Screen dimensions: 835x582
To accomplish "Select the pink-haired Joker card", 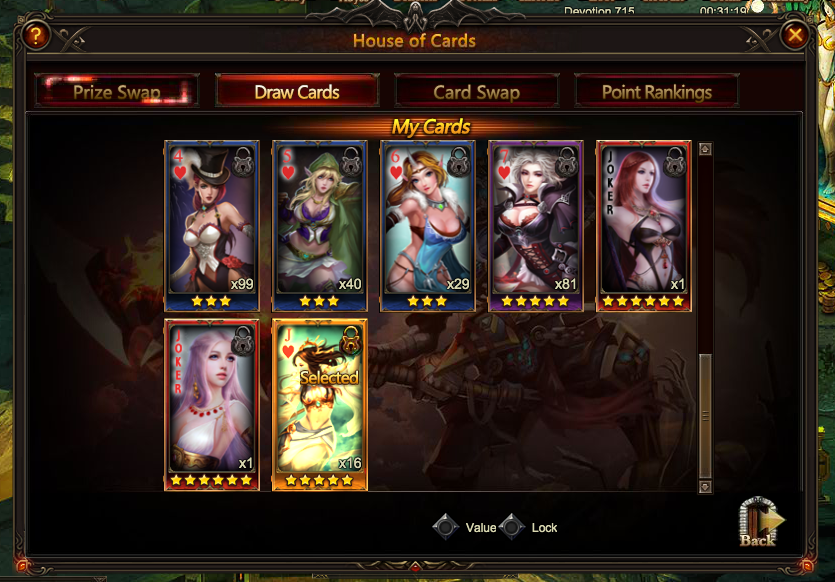I will click(x=212, y=404).
